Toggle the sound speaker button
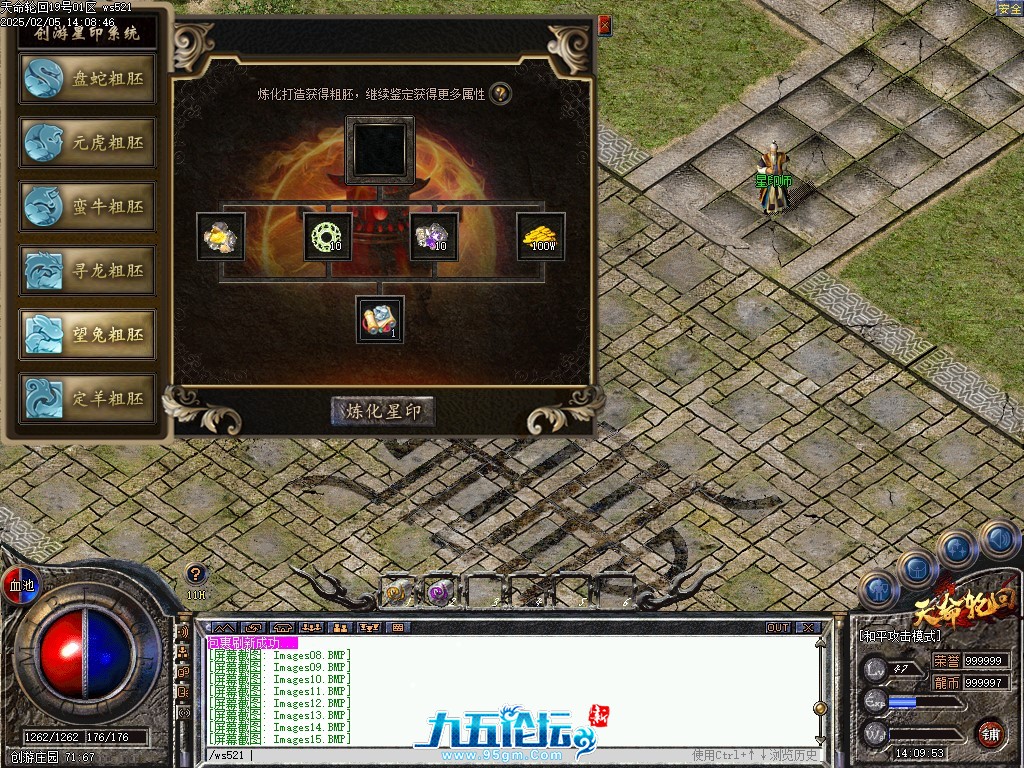 click(x=998, y=540)
